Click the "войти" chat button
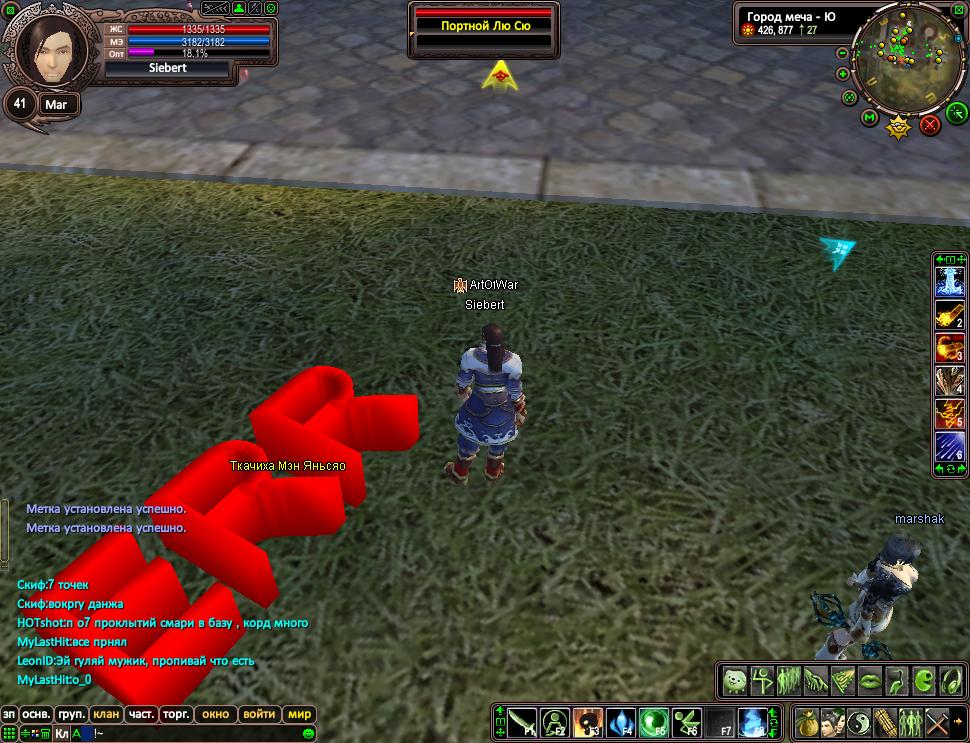The height and width of the screenshot is (743, 970). (259, 714)
